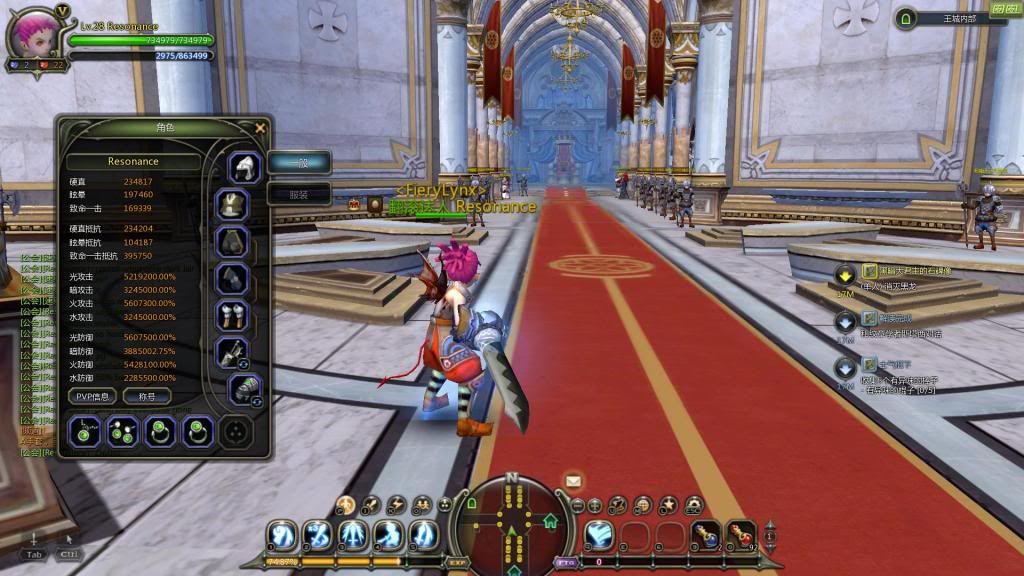
Task: Switch to the 一般 tab
Action: click(x=298, y=163)
